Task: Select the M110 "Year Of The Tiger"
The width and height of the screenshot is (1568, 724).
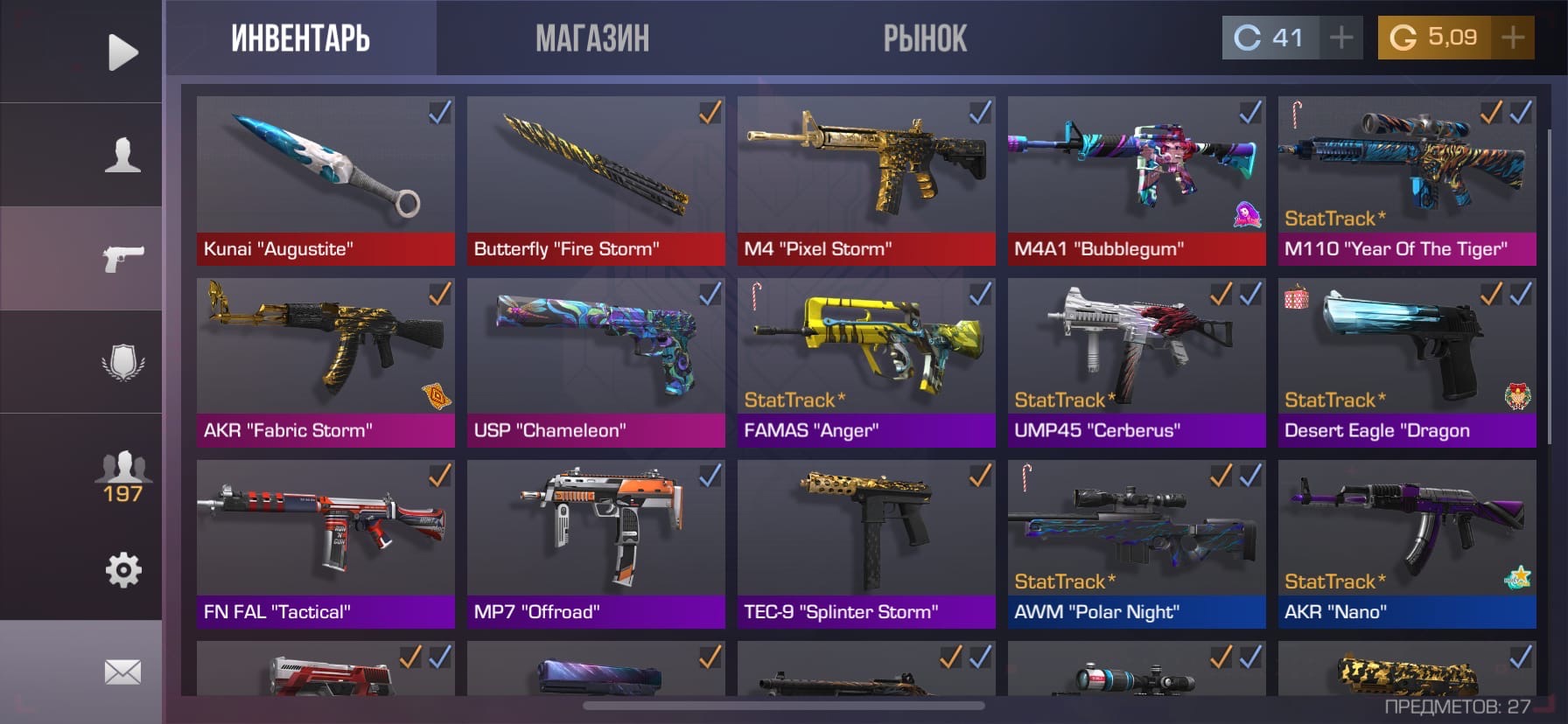Action: coord(1407,180)
